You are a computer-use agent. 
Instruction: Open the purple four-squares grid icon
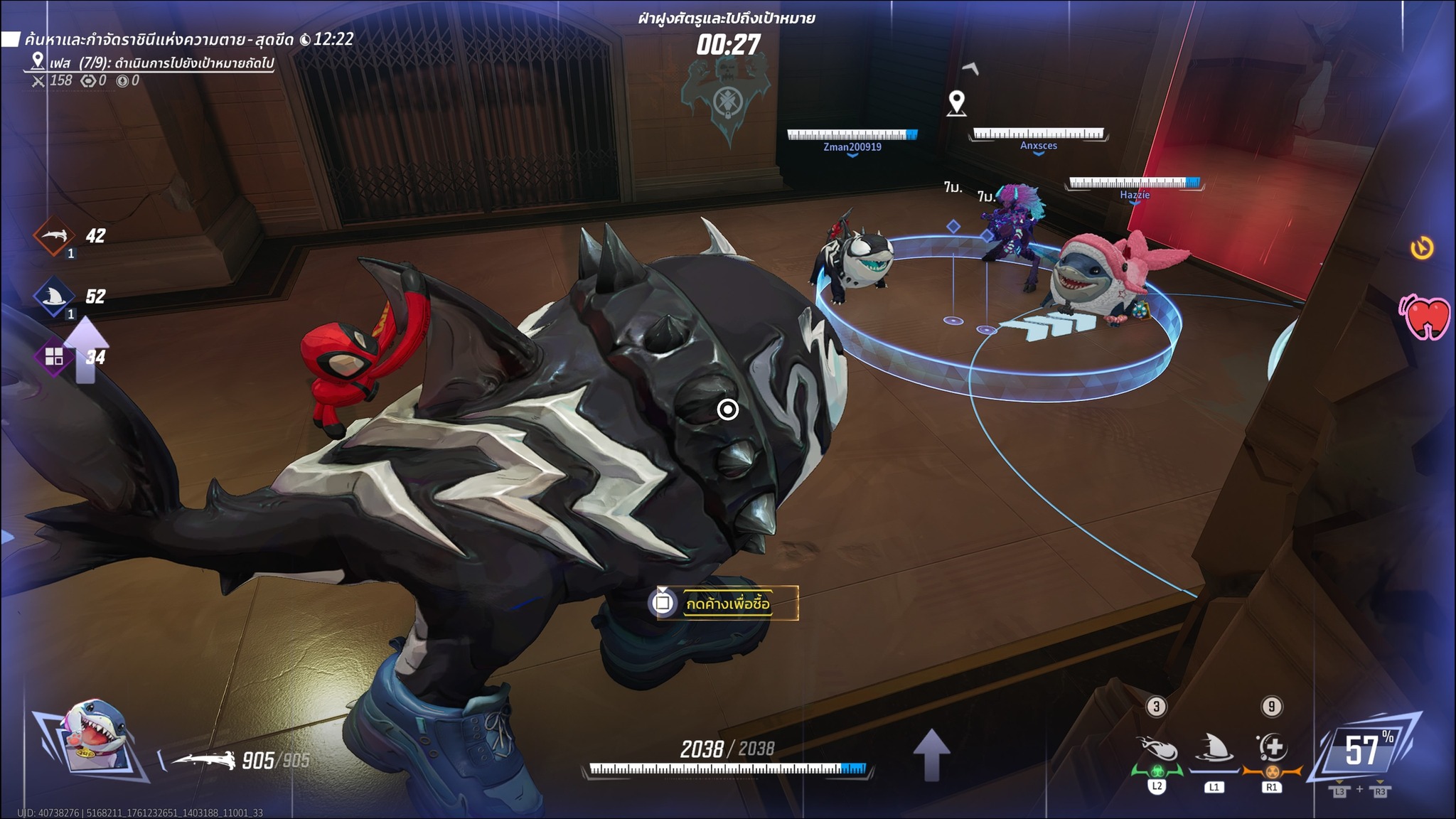point(54,356)
